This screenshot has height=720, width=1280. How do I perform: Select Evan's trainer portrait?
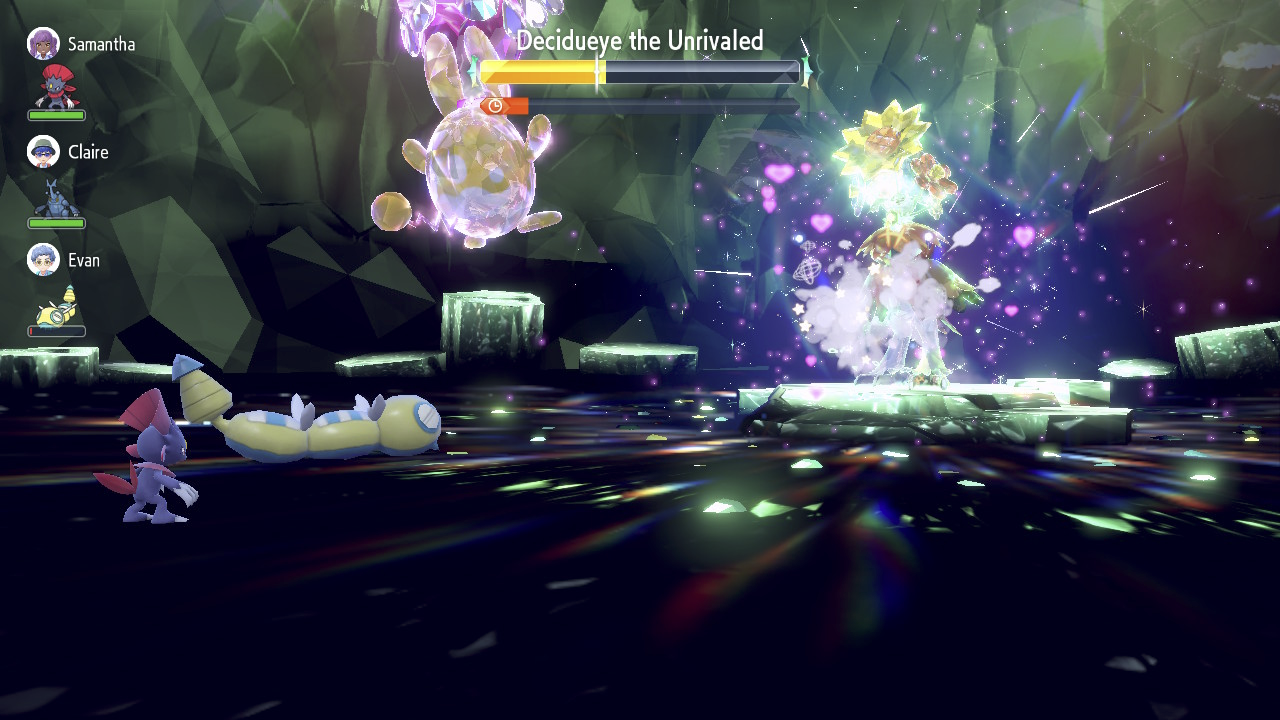point(43,260)
